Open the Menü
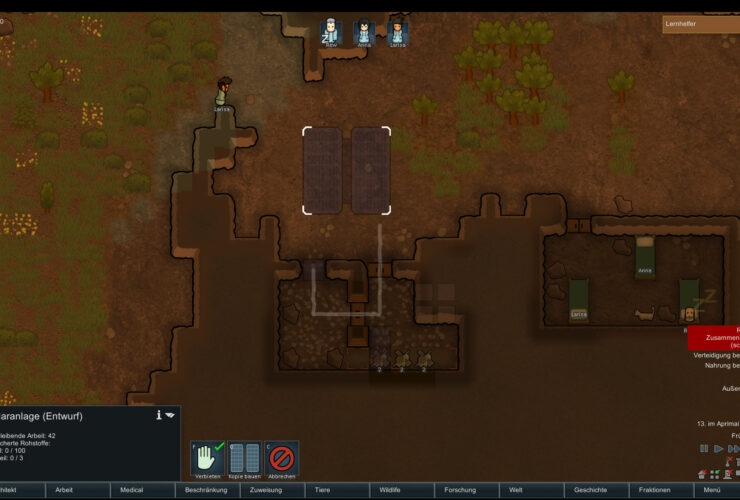740x500 pixels. (712, 491)
